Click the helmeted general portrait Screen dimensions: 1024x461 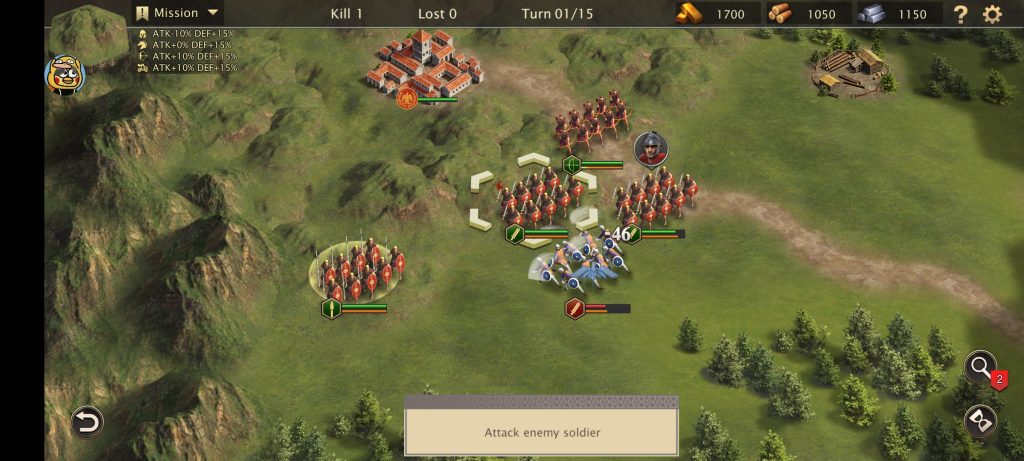coord(651,149)
